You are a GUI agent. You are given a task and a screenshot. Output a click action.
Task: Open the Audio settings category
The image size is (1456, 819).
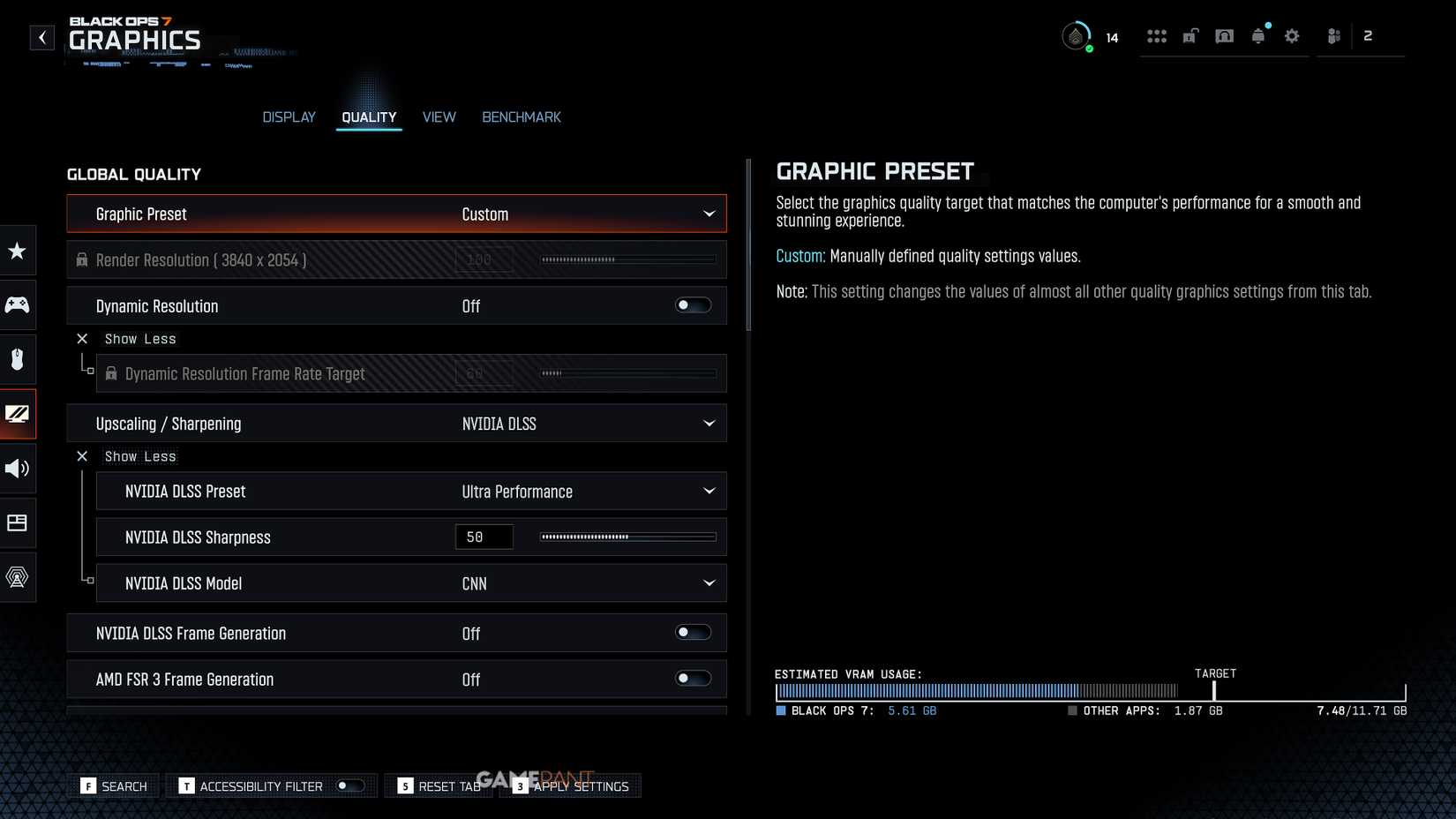[18, 469]
